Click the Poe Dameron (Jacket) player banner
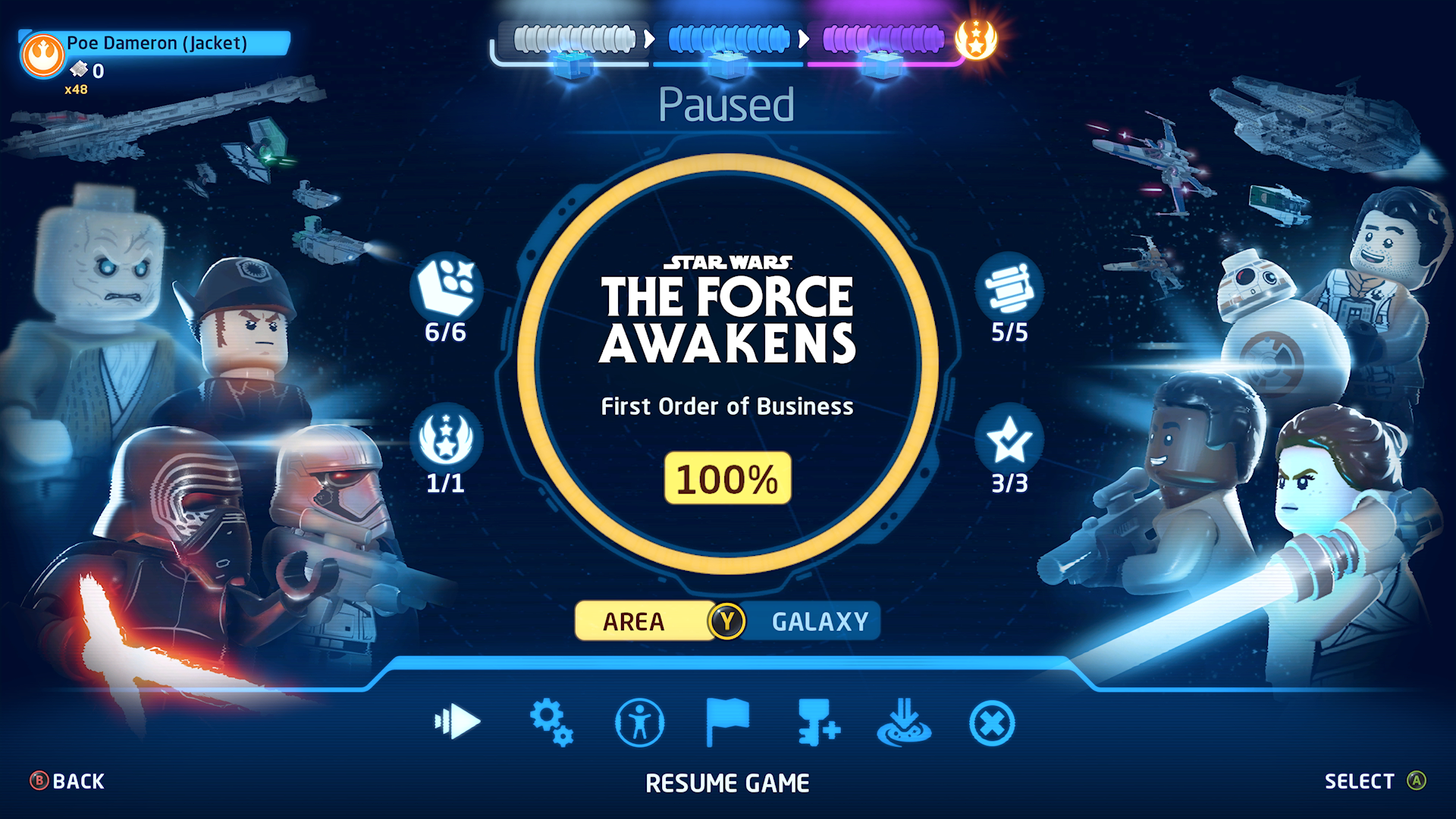 (155, 44)
